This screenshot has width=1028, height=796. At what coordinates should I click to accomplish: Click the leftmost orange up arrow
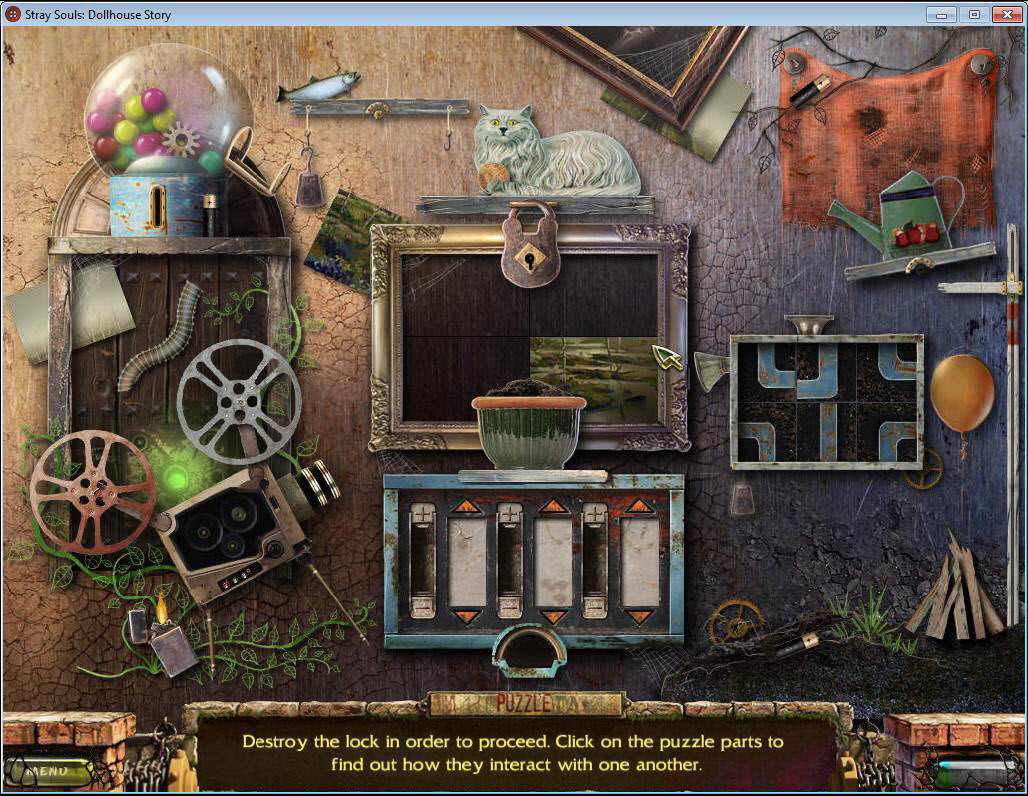pos(467,507)
